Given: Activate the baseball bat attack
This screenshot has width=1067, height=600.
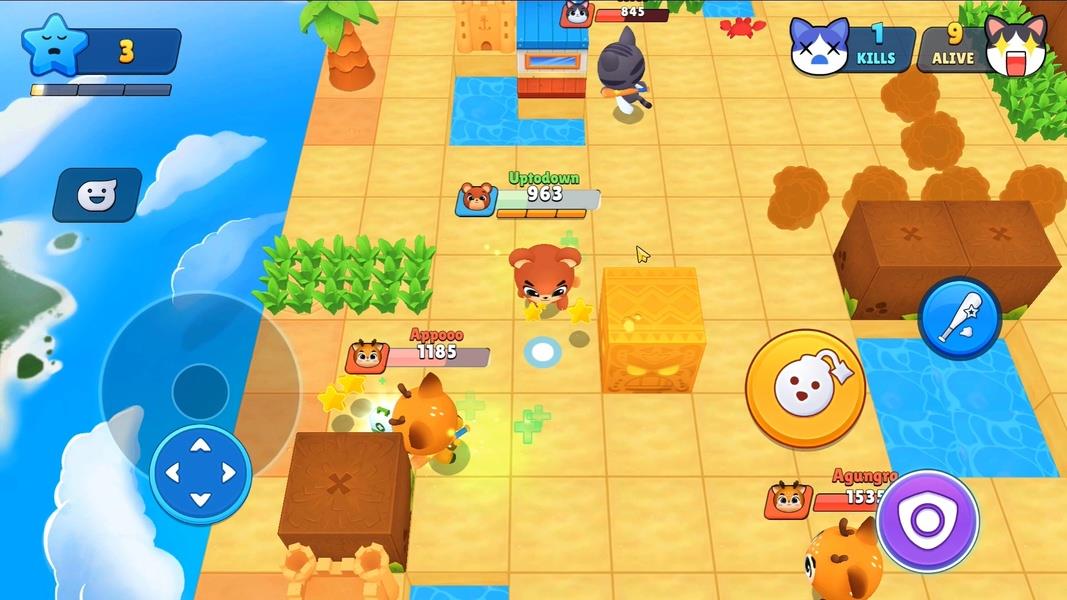Looking at the screenshot, I should click(959, 318).
